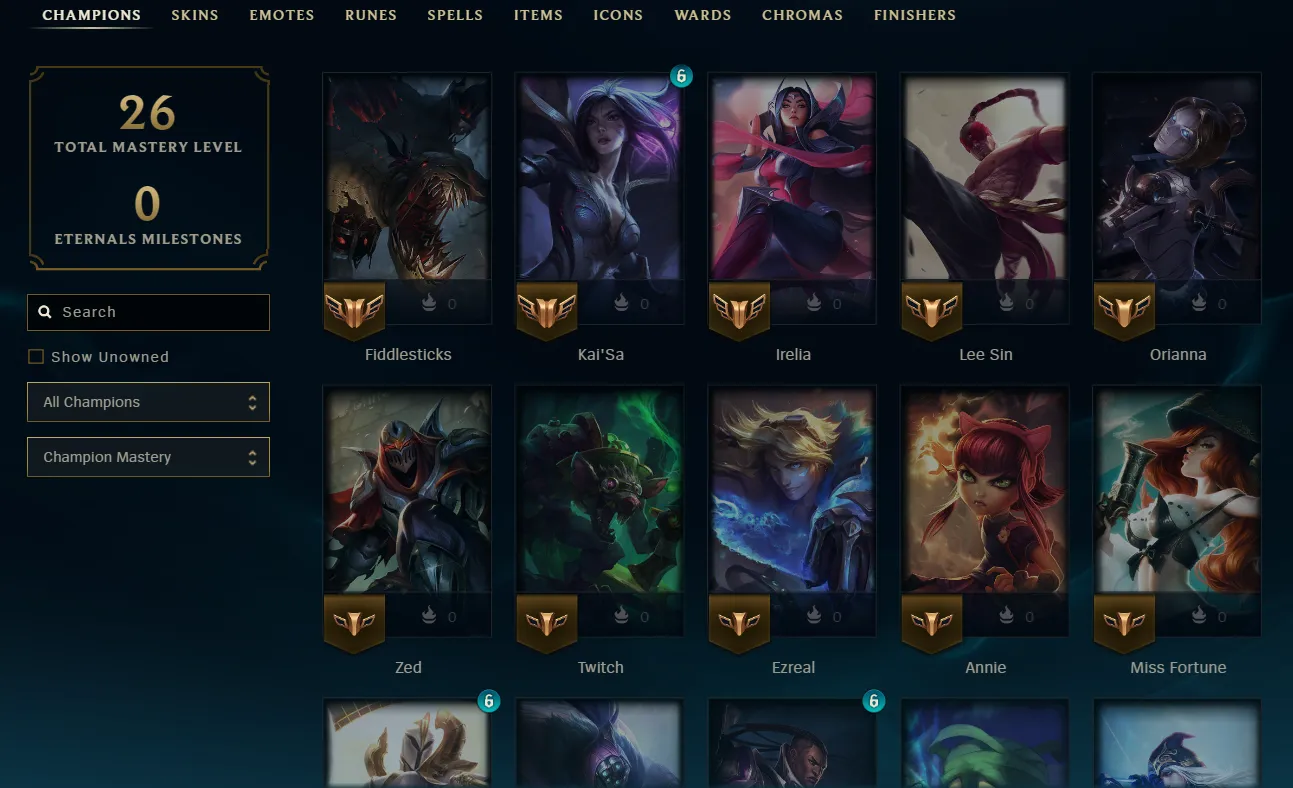This screenshot has width=1293, height=788.
Task: Select the Eternals icon on Irelia's card
Action: tap(814, 303)
